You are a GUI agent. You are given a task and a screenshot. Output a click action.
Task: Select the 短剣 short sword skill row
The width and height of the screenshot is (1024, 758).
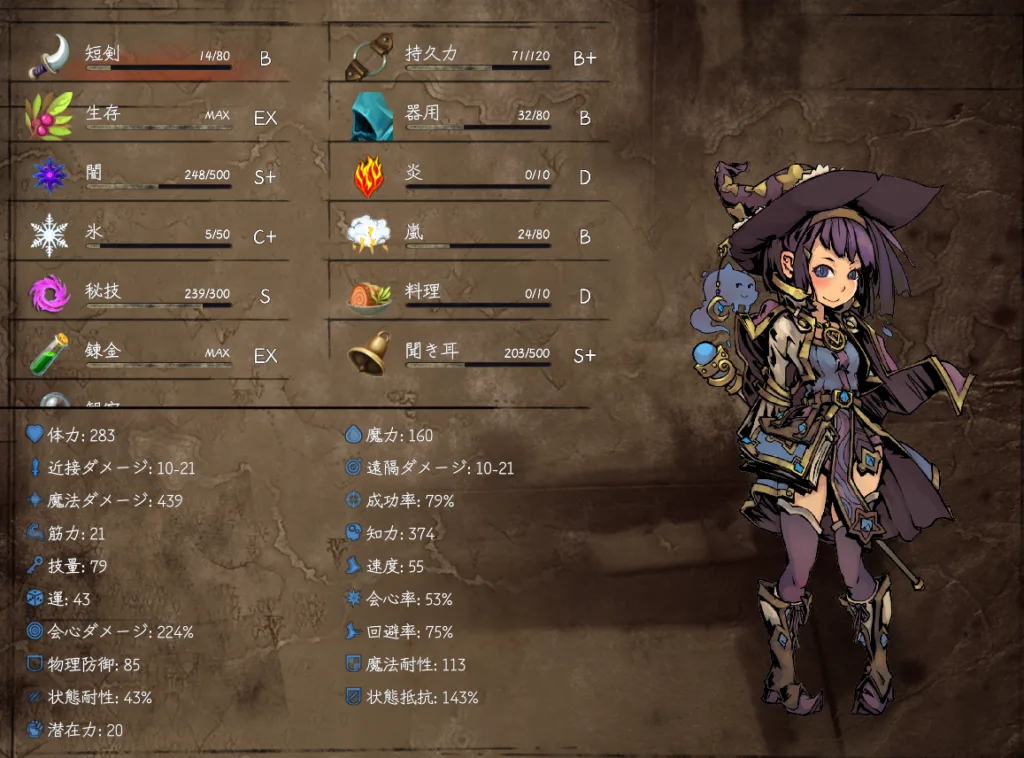pos(150,57)
